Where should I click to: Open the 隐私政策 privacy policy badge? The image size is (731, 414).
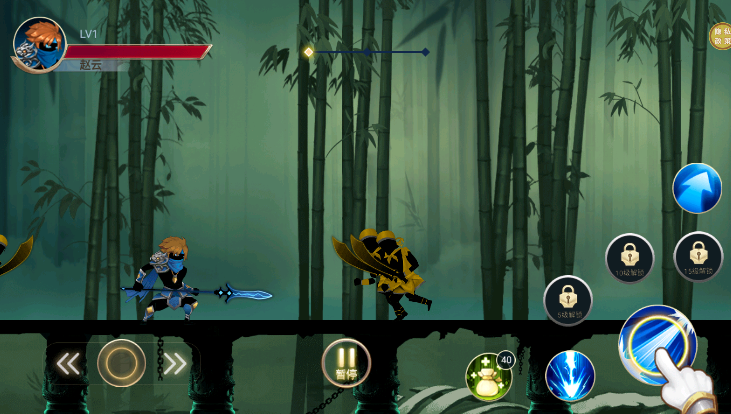[720, 37]
